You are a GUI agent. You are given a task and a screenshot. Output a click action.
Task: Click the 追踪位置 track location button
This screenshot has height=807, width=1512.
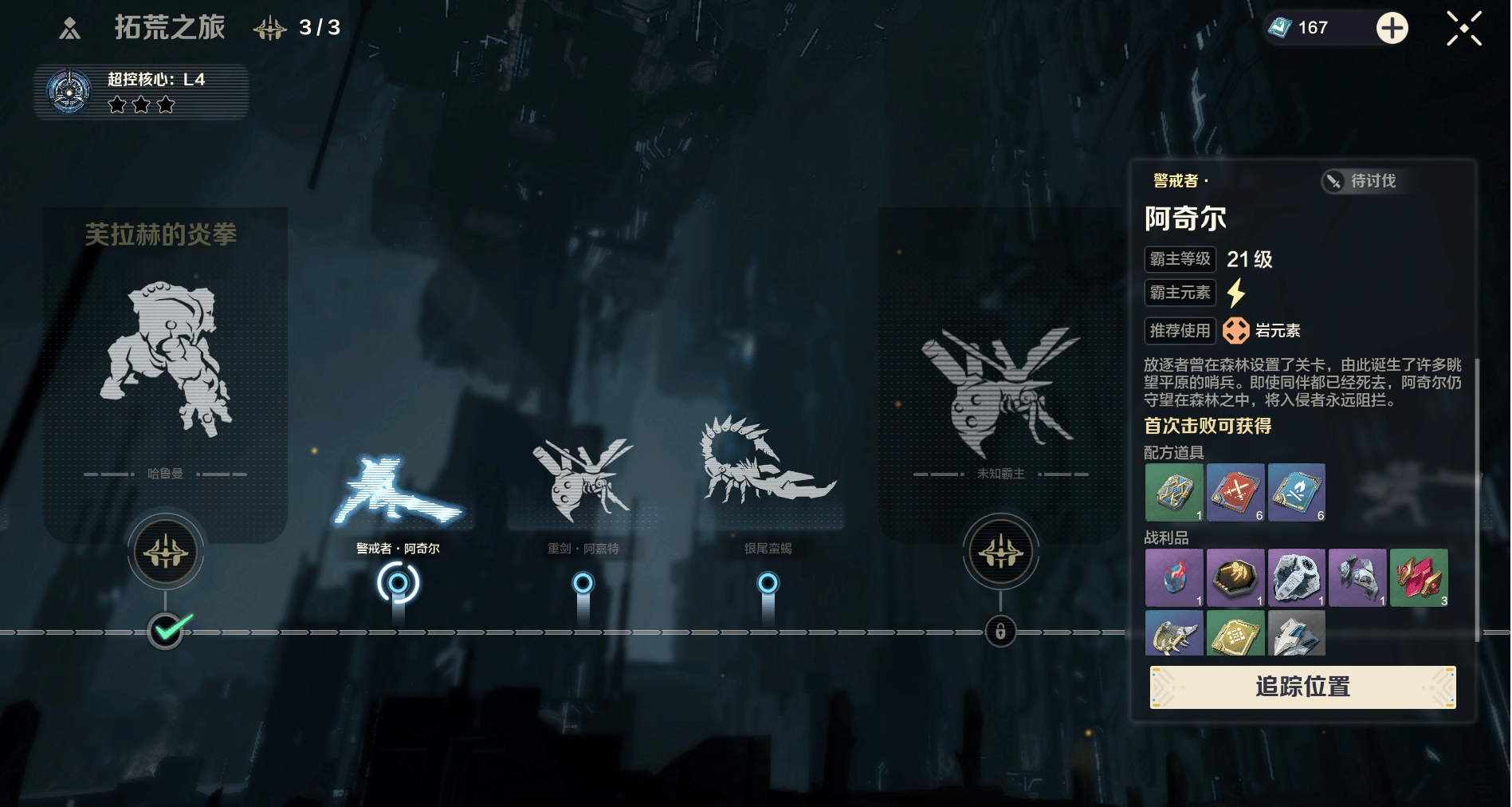[x=1302, y=687]
